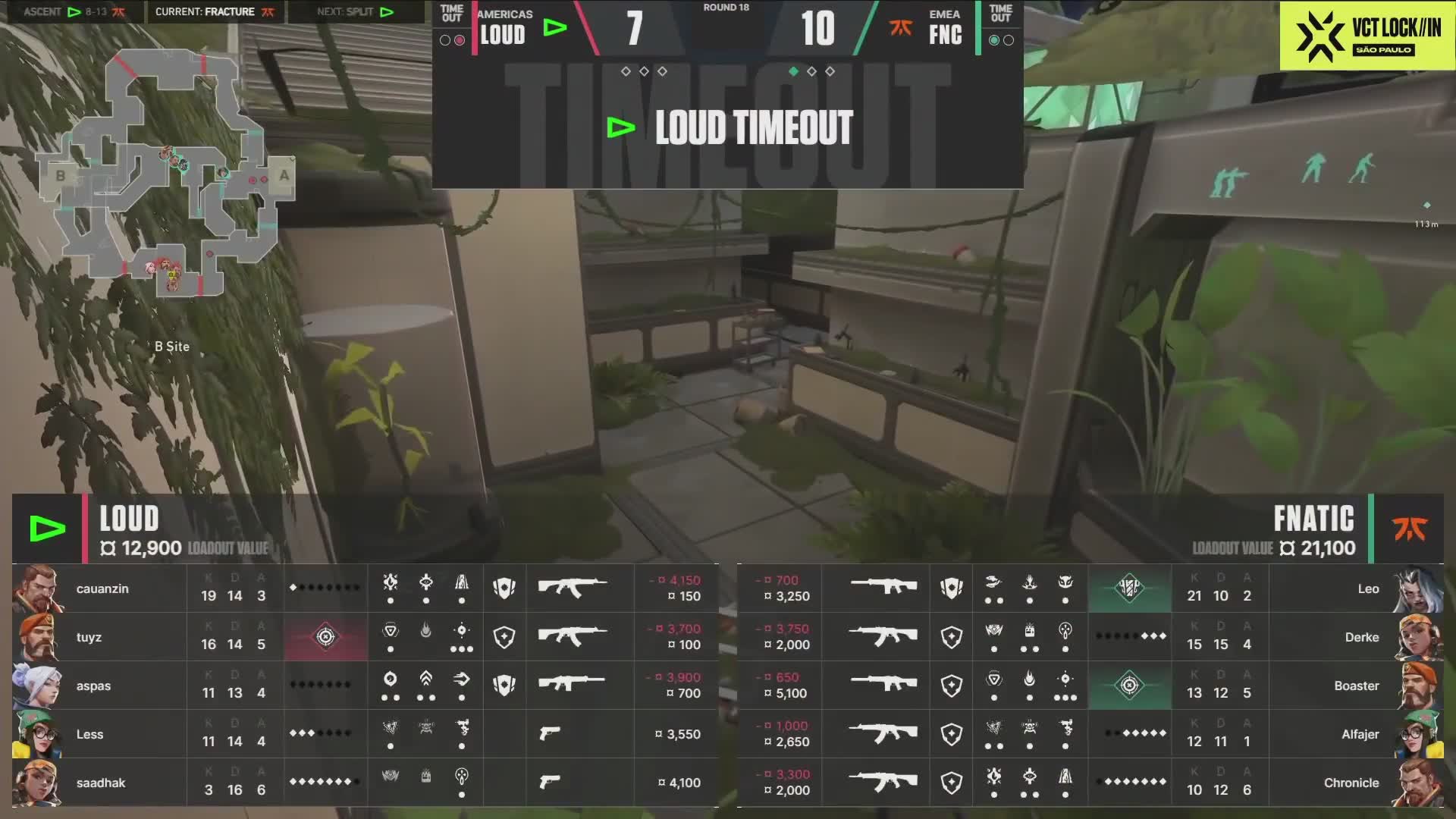Click the Fracture minimap
This screenshot has width=1456, height=819.
165,173
